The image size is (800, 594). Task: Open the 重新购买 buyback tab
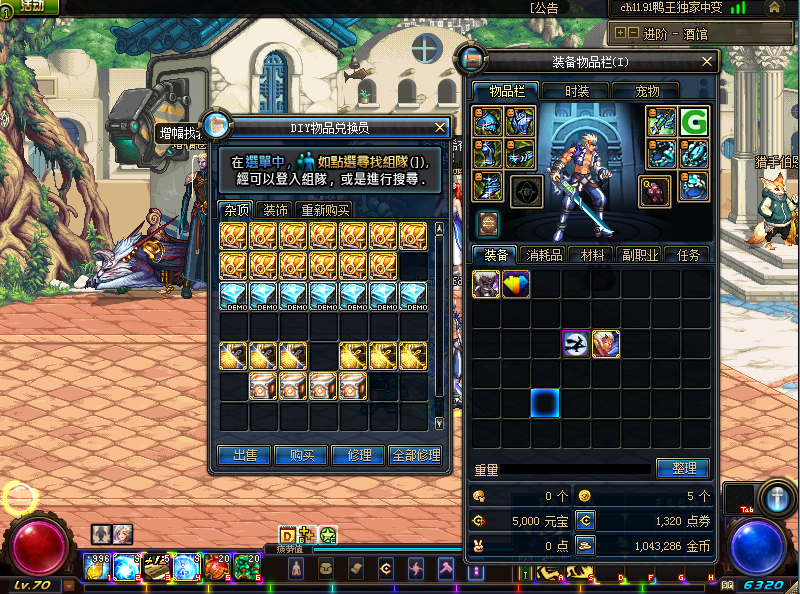point(326,210)
